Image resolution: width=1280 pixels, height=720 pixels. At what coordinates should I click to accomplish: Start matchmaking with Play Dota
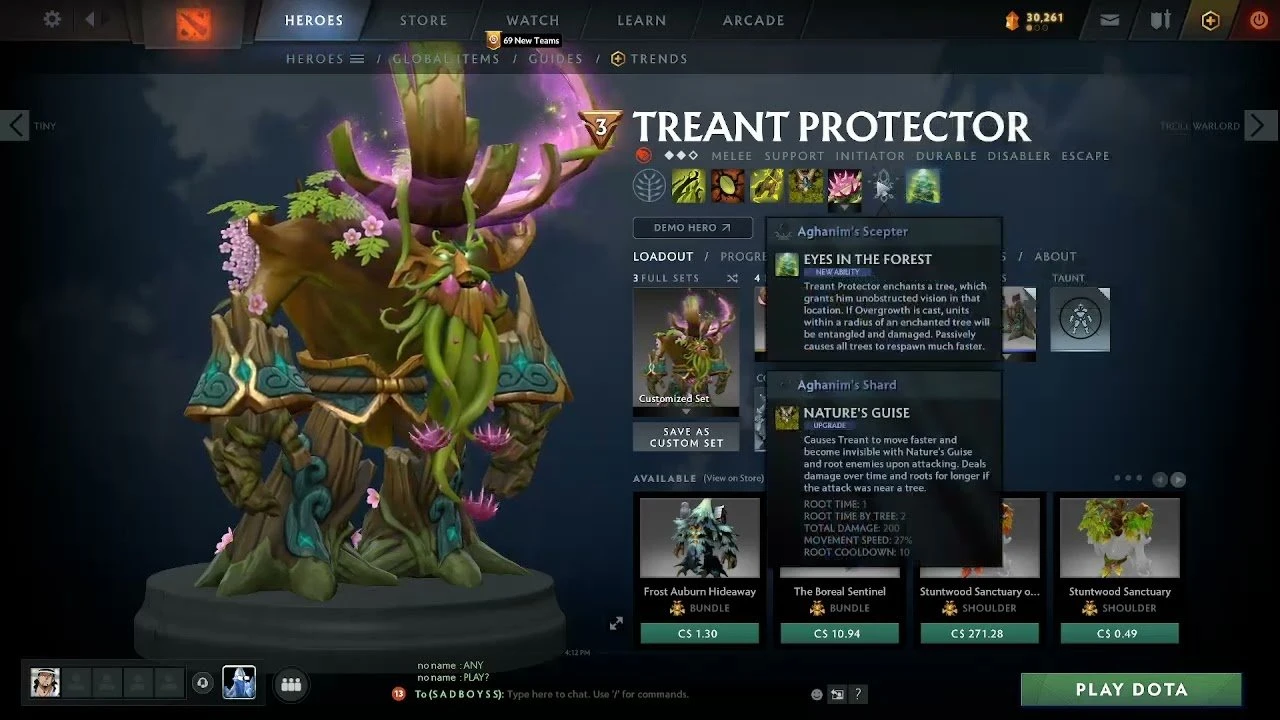pyautogui.click(x=1131, y=690)
